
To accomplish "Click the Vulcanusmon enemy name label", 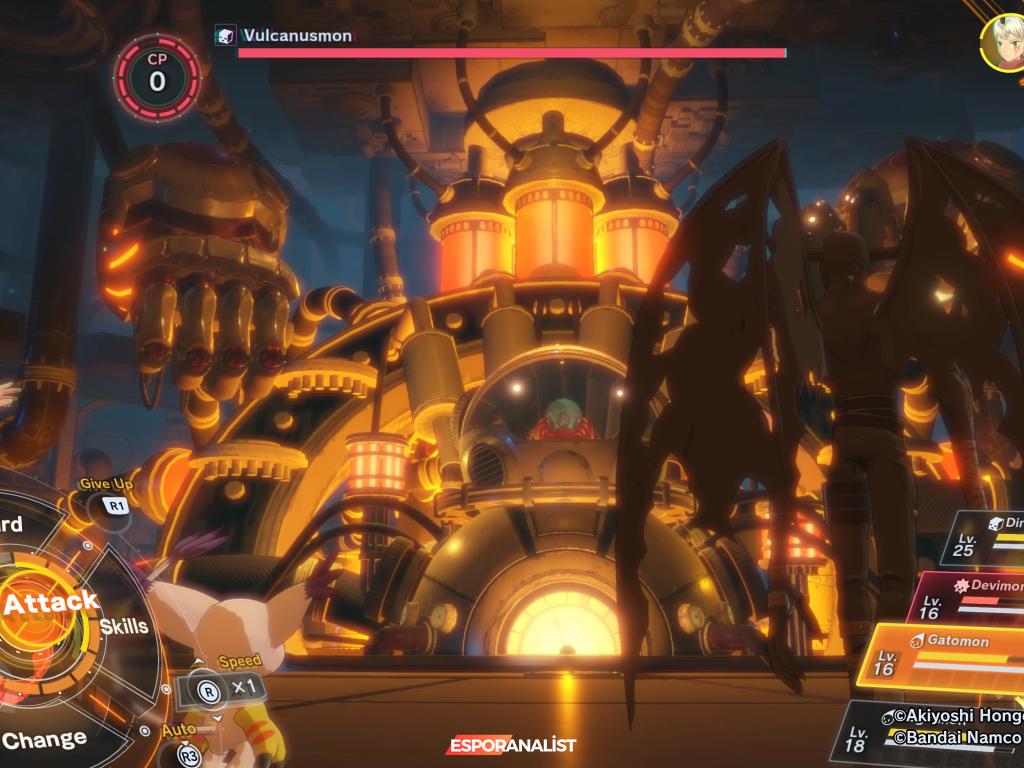I will click(x=297, y=36).
